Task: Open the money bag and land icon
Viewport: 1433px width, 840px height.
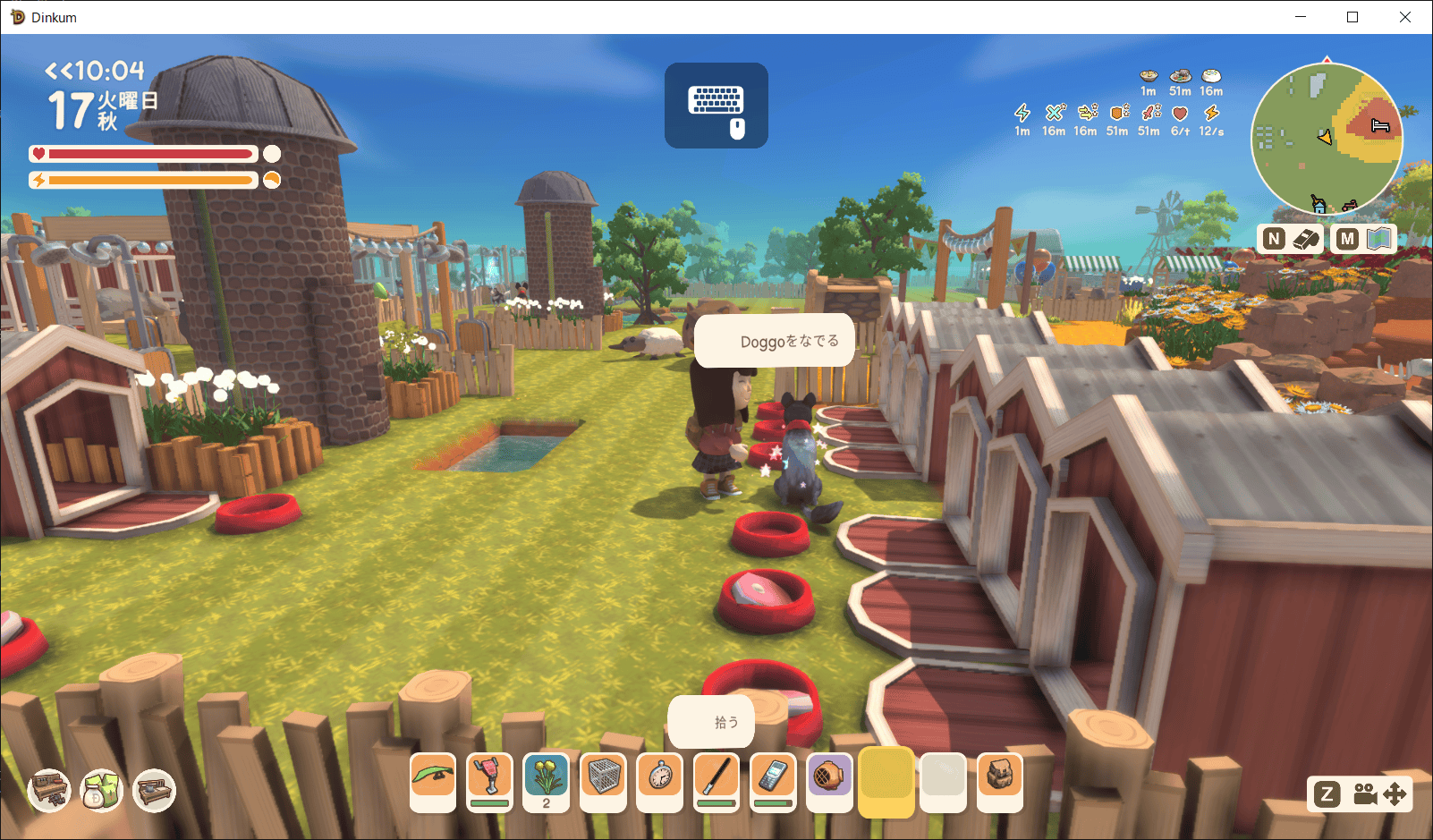Action: 101,791
